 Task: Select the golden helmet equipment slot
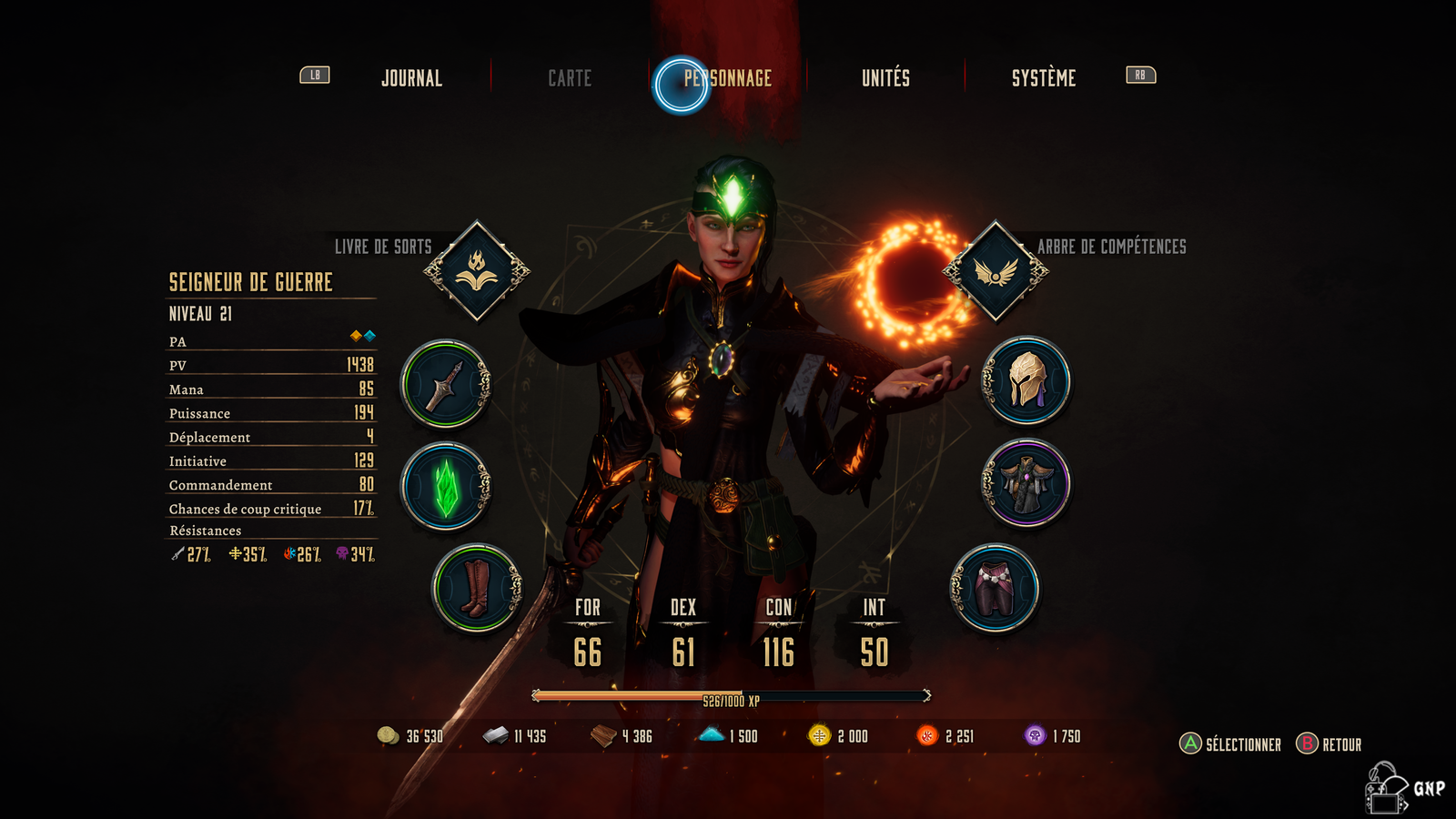1026,380
